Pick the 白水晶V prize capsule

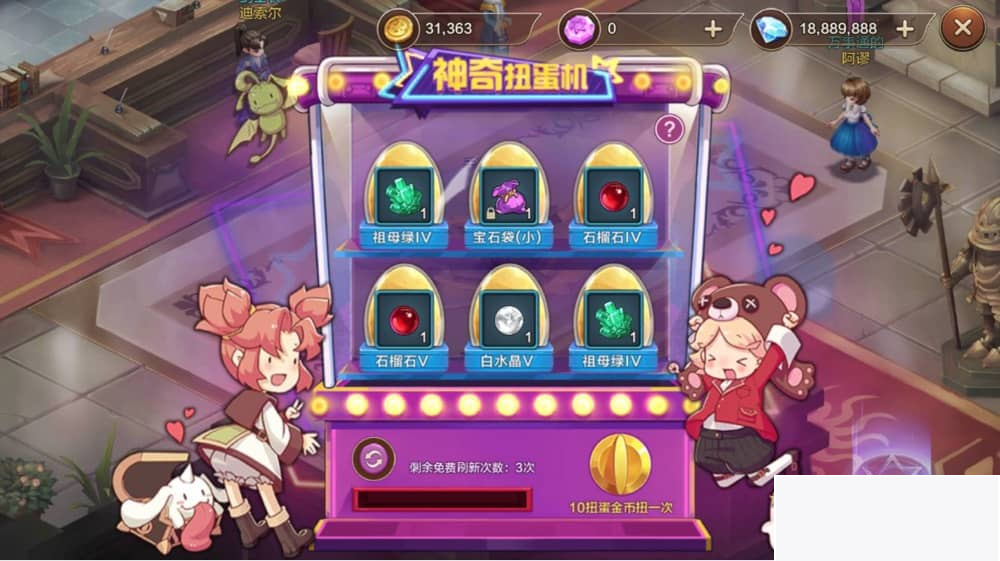508,320
